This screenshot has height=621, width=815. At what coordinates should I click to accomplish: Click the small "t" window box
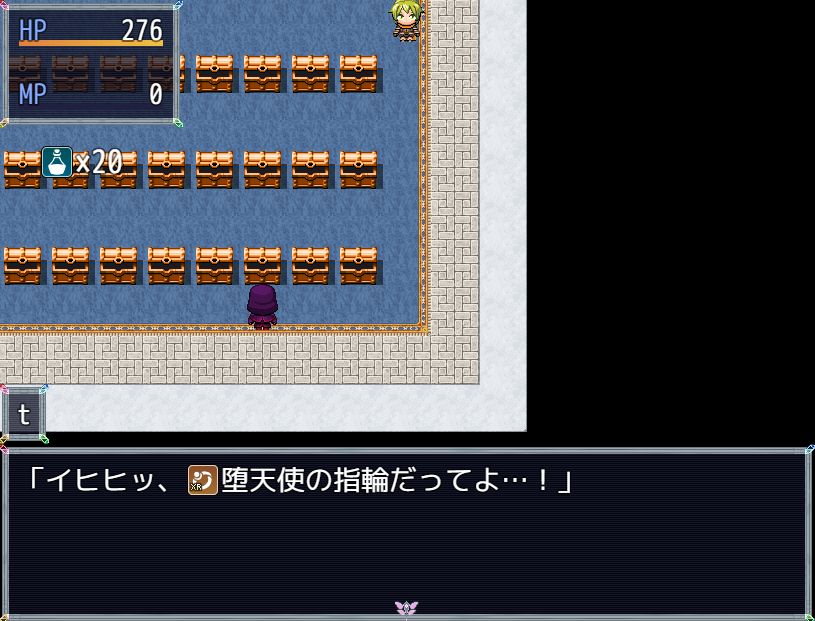(24, 414)
